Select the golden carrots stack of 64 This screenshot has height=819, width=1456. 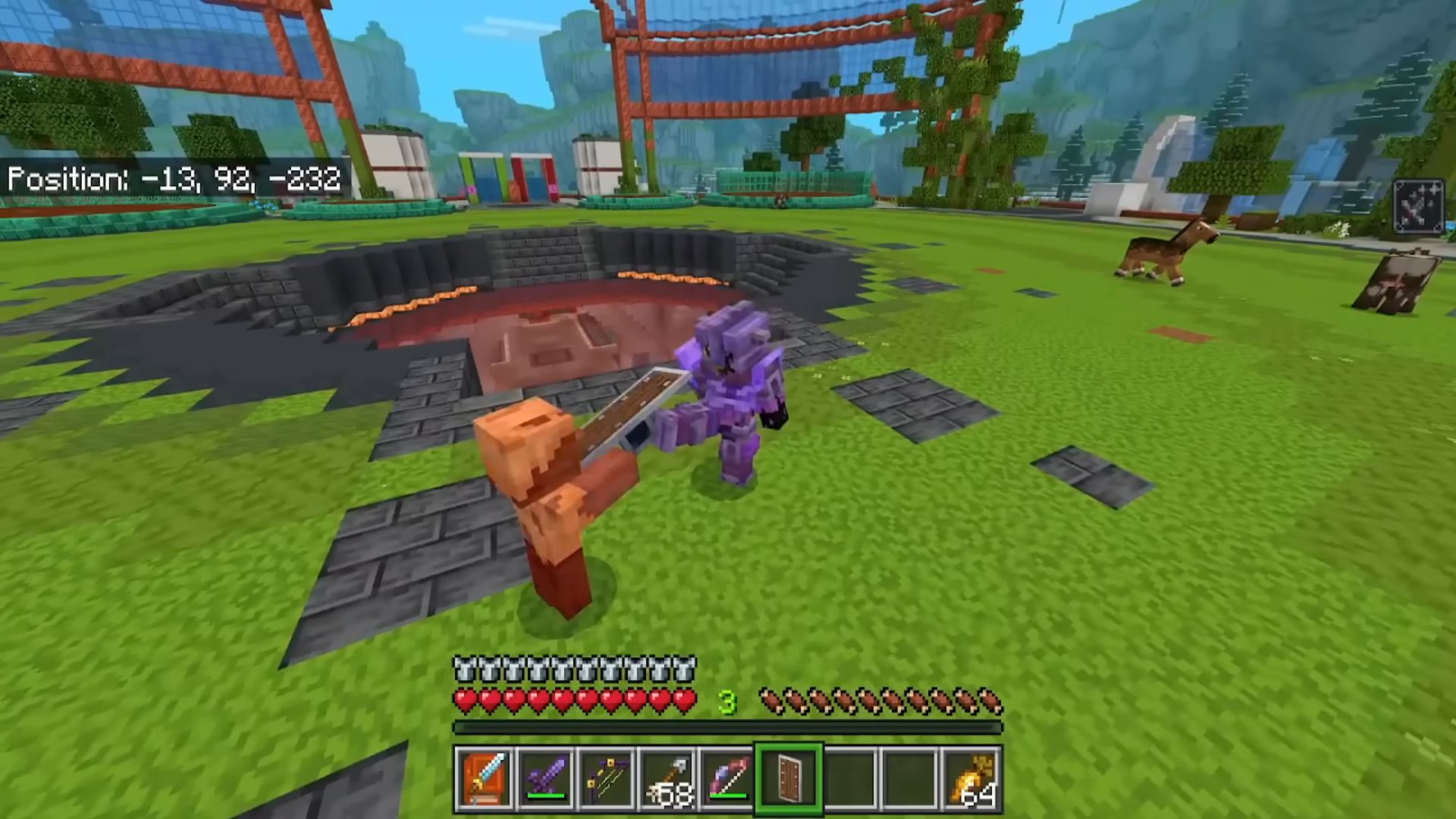(972, 779)
